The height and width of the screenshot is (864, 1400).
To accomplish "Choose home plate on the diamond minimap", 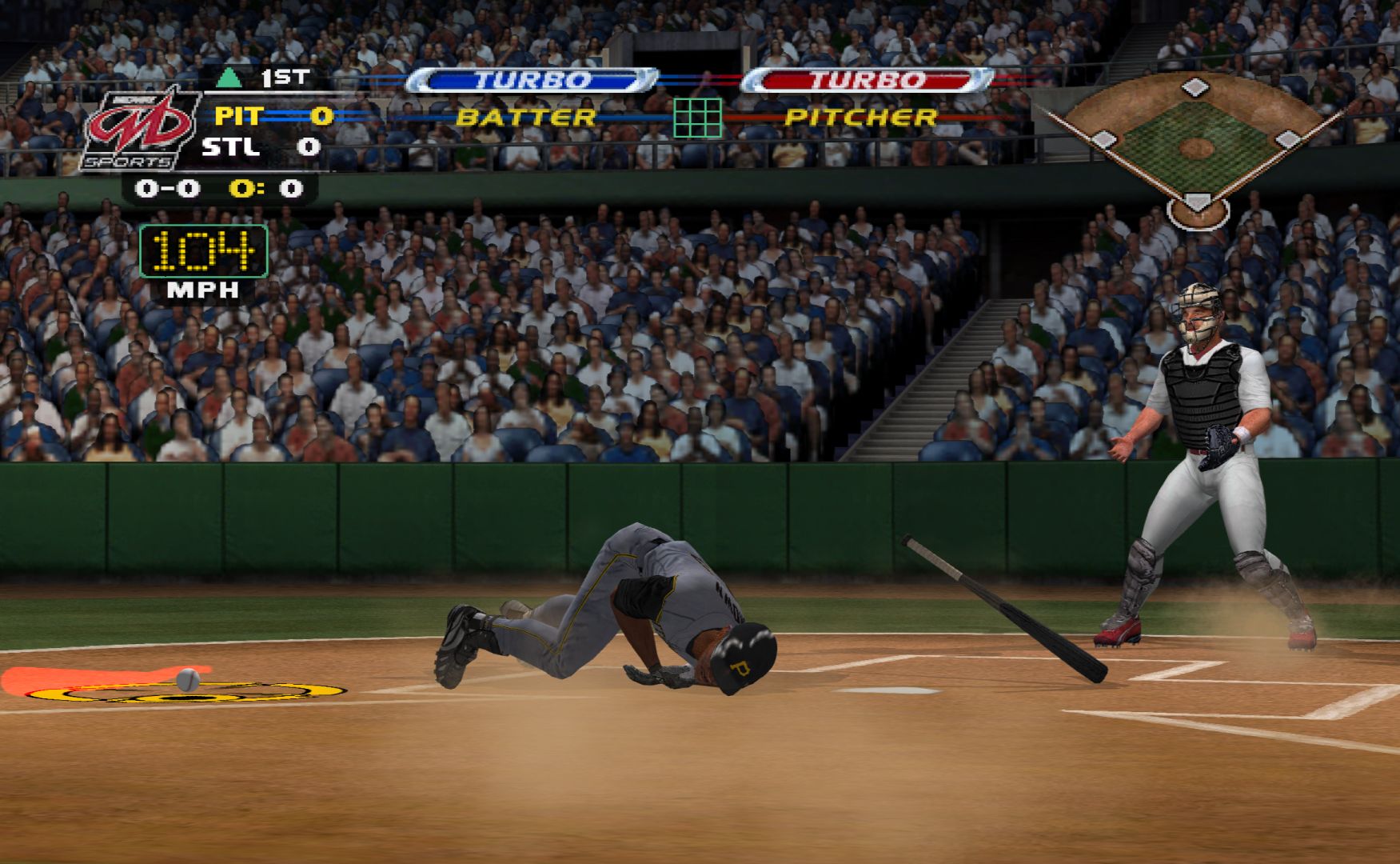I will point(1196,202).
